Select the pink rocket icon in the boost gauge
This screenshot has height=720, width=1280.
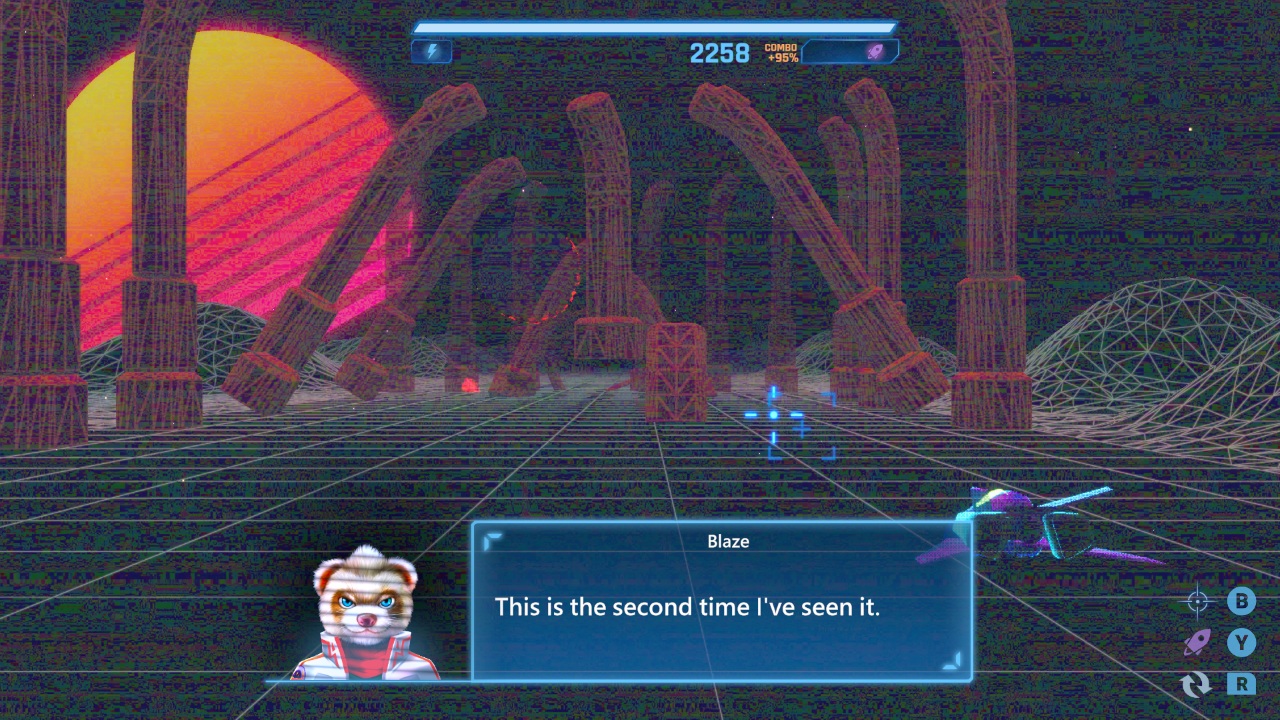874,52
